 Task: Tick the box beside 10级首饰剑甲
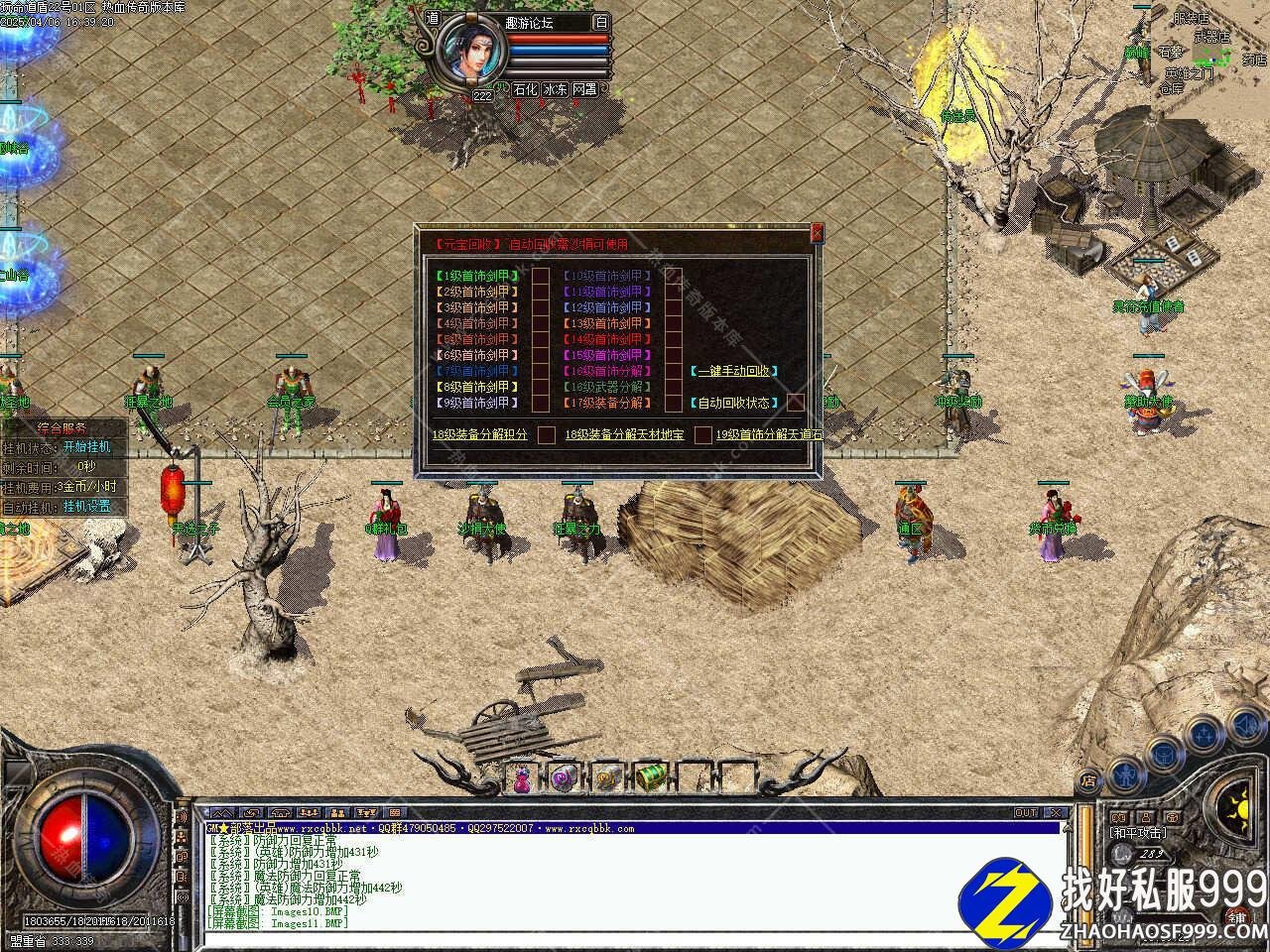(x=673, y=276)
